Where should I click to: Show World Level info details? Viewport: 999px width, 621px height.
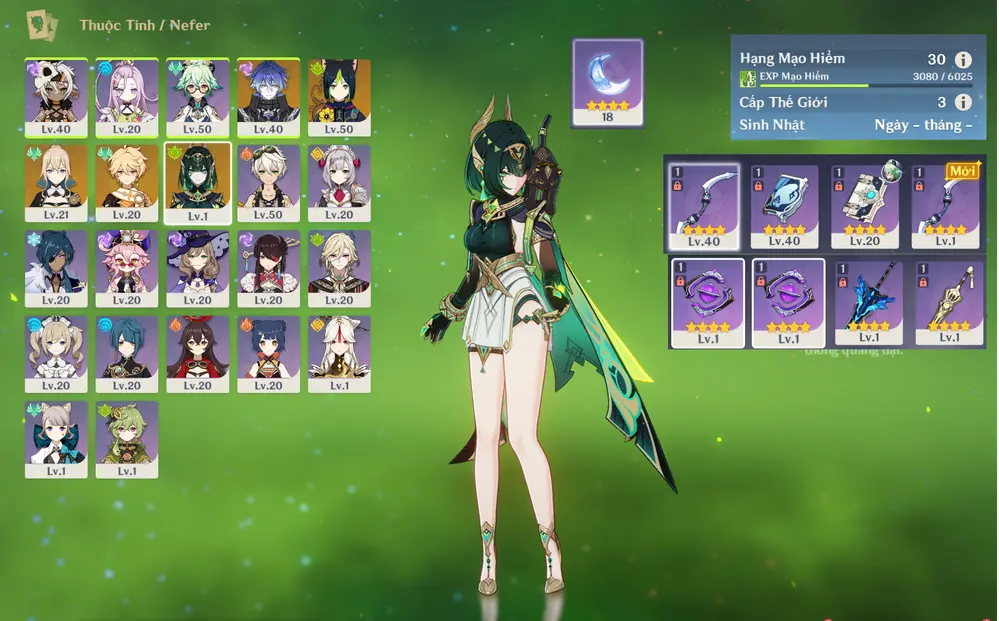tap(963, 102)
